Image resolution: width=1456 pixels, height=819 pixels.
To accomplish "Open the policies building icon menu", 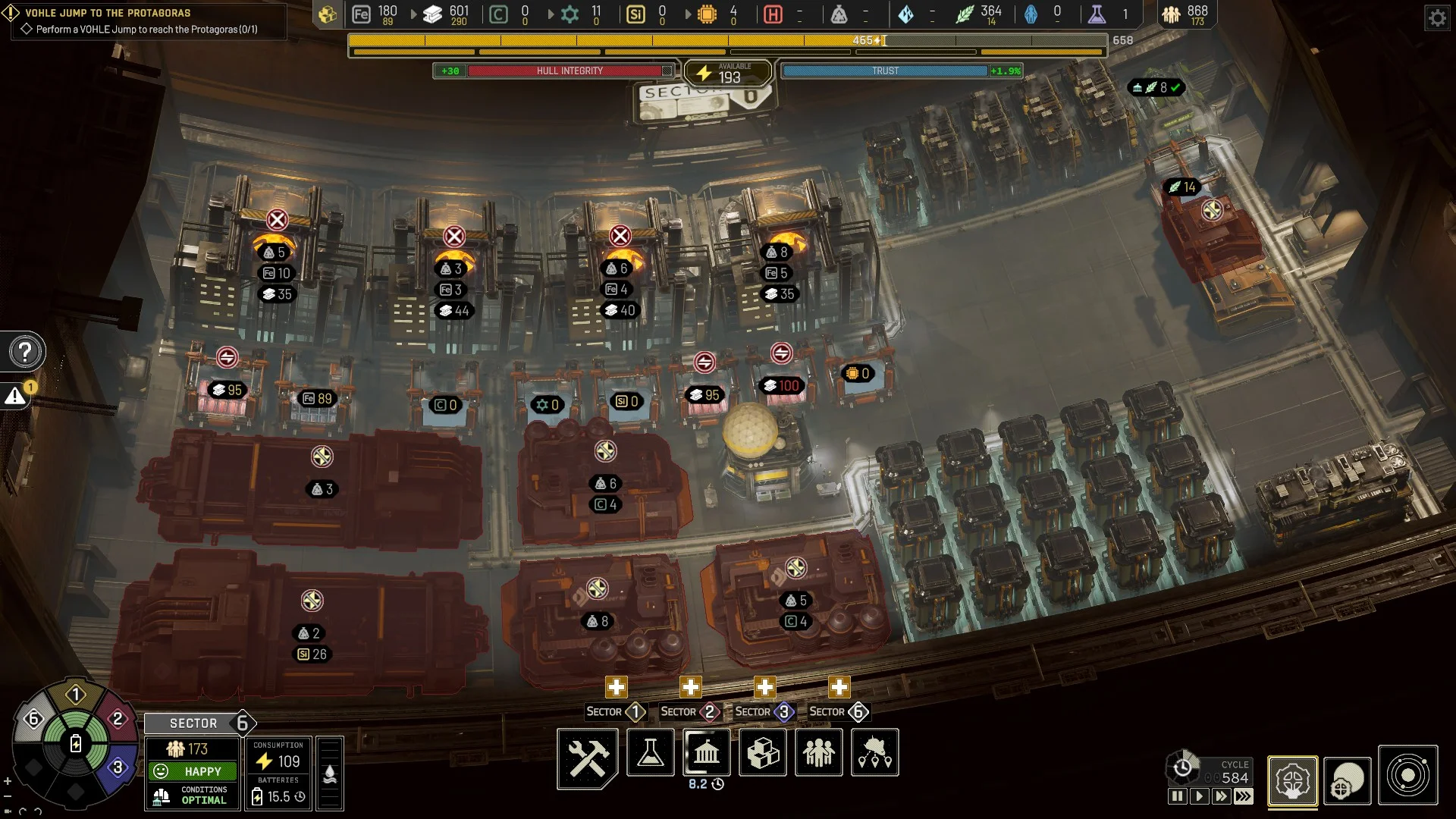I will [707, 753].
